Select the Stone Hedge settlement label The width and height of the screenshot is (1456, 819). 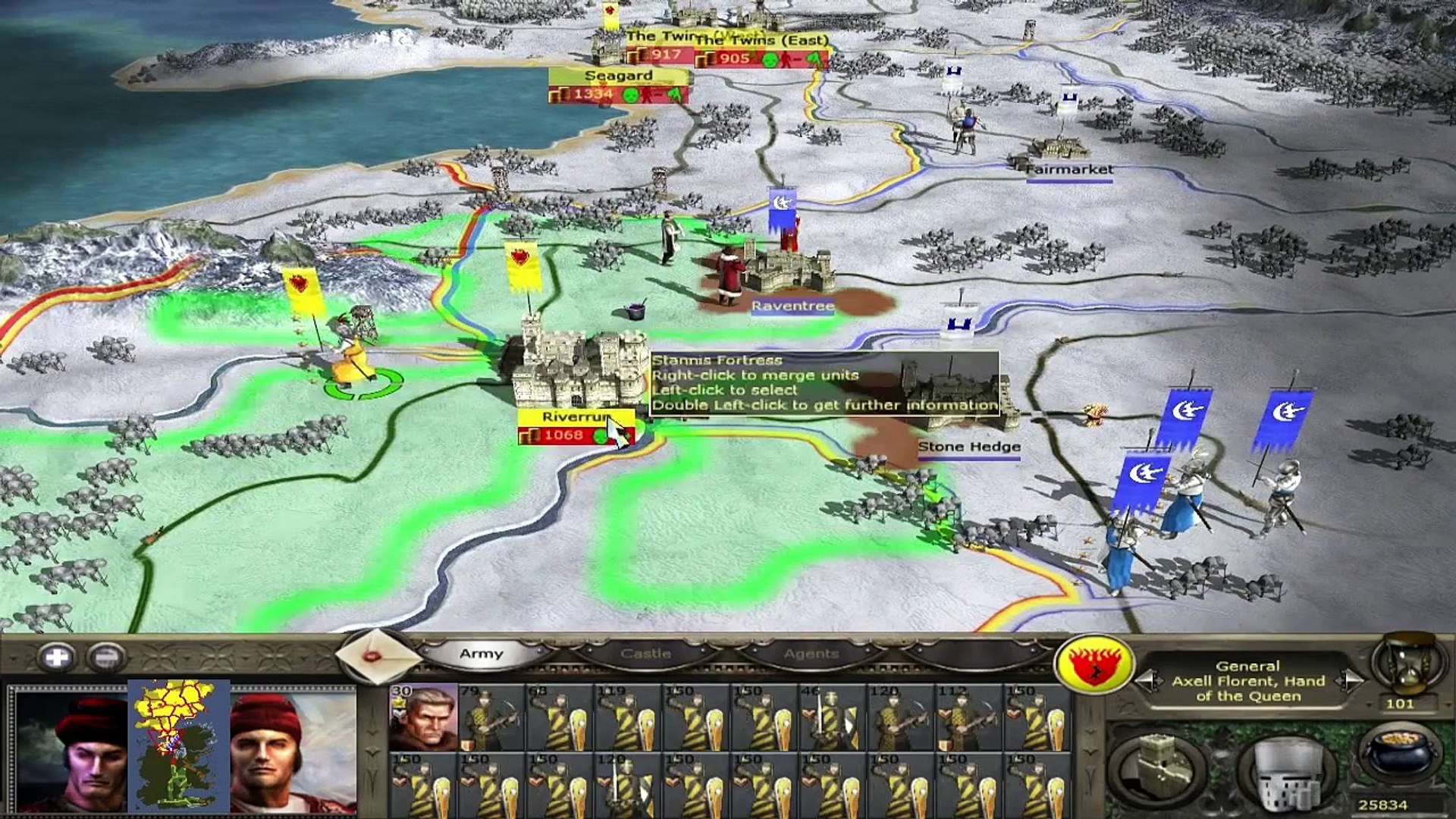[968, 447]
